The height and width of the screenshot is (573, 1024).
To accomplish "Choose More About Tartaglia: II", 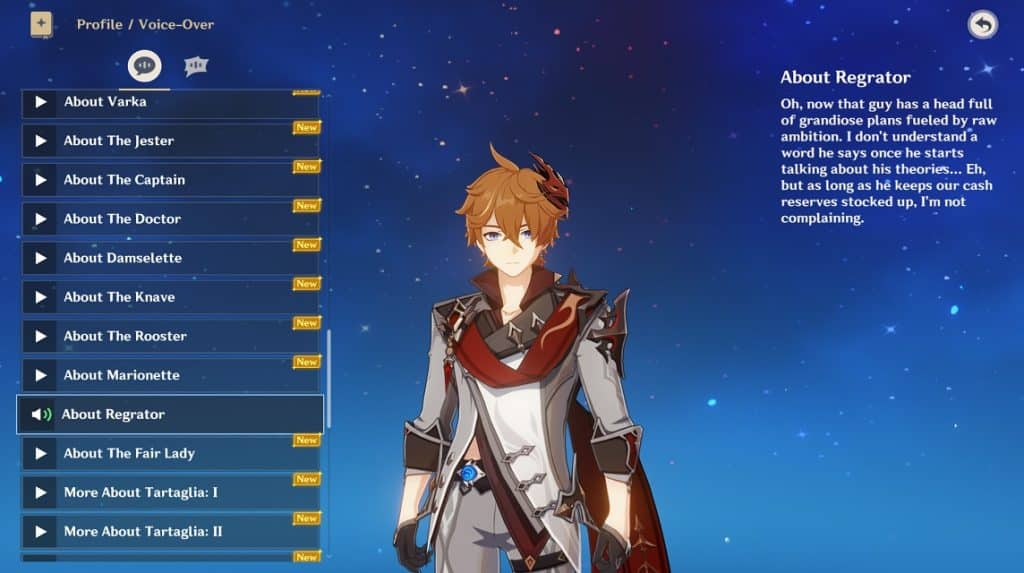I will [x=170, y=531].
